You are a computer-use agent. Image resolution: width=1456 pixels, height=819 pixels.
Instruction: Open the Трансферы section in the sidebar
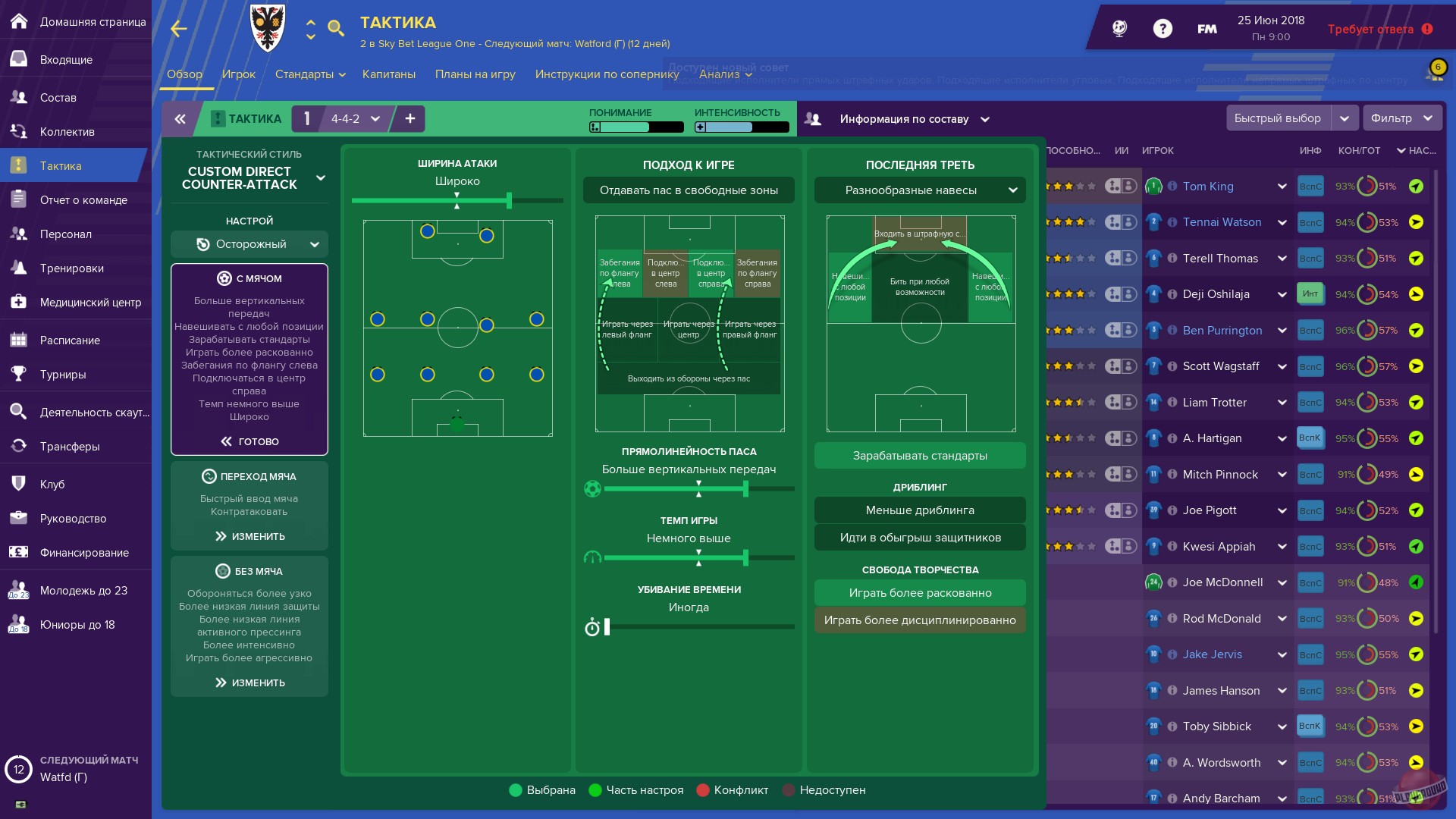coord(19,446)
